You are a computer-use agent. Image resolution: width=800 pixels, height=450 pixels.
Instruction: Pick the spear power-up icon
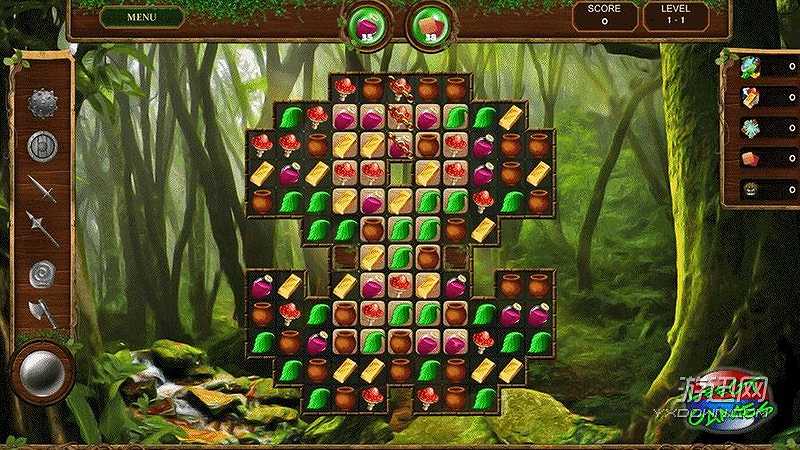42,229
